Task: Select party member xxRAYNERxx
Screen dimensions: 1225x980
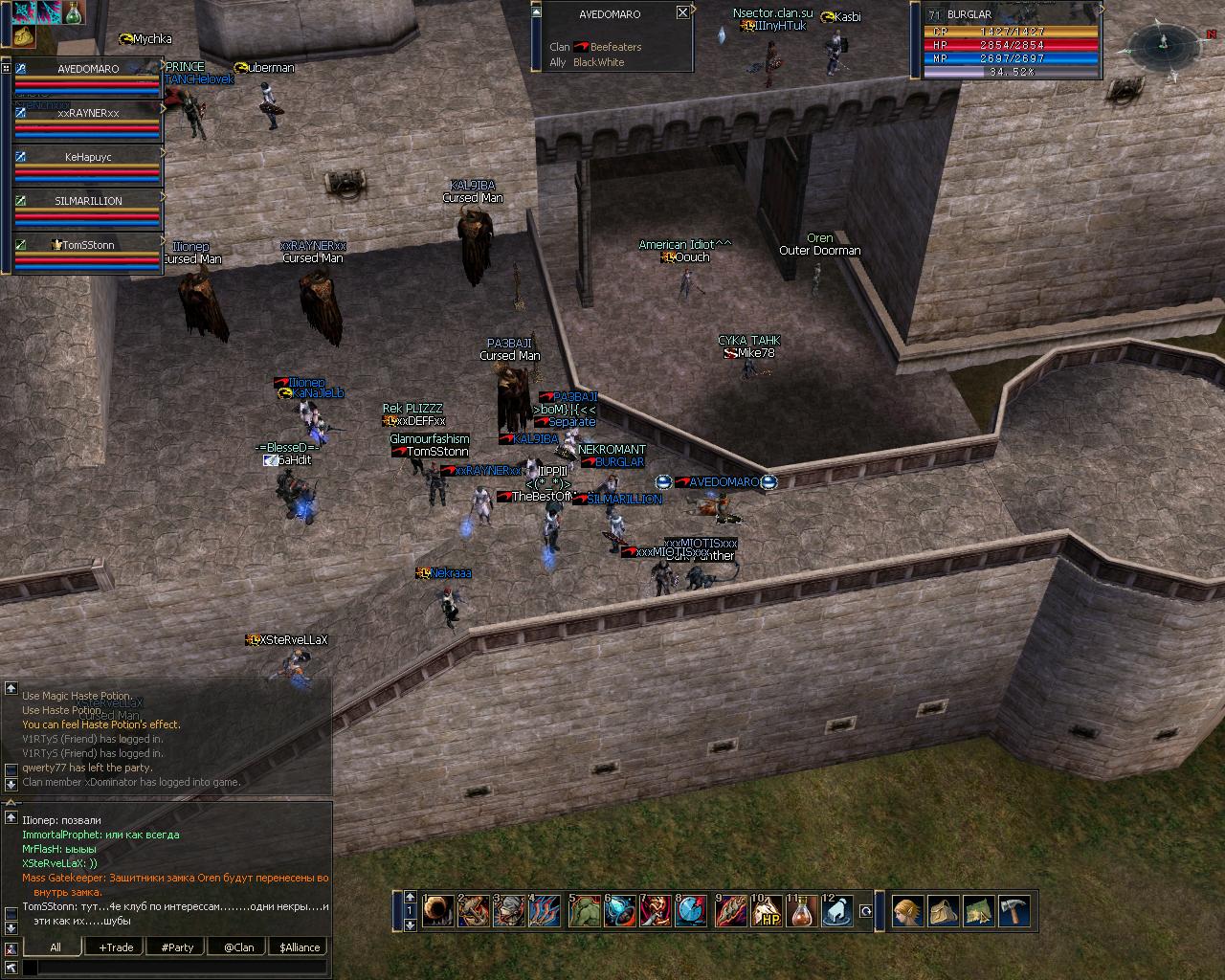Action: tap(88, 113)
